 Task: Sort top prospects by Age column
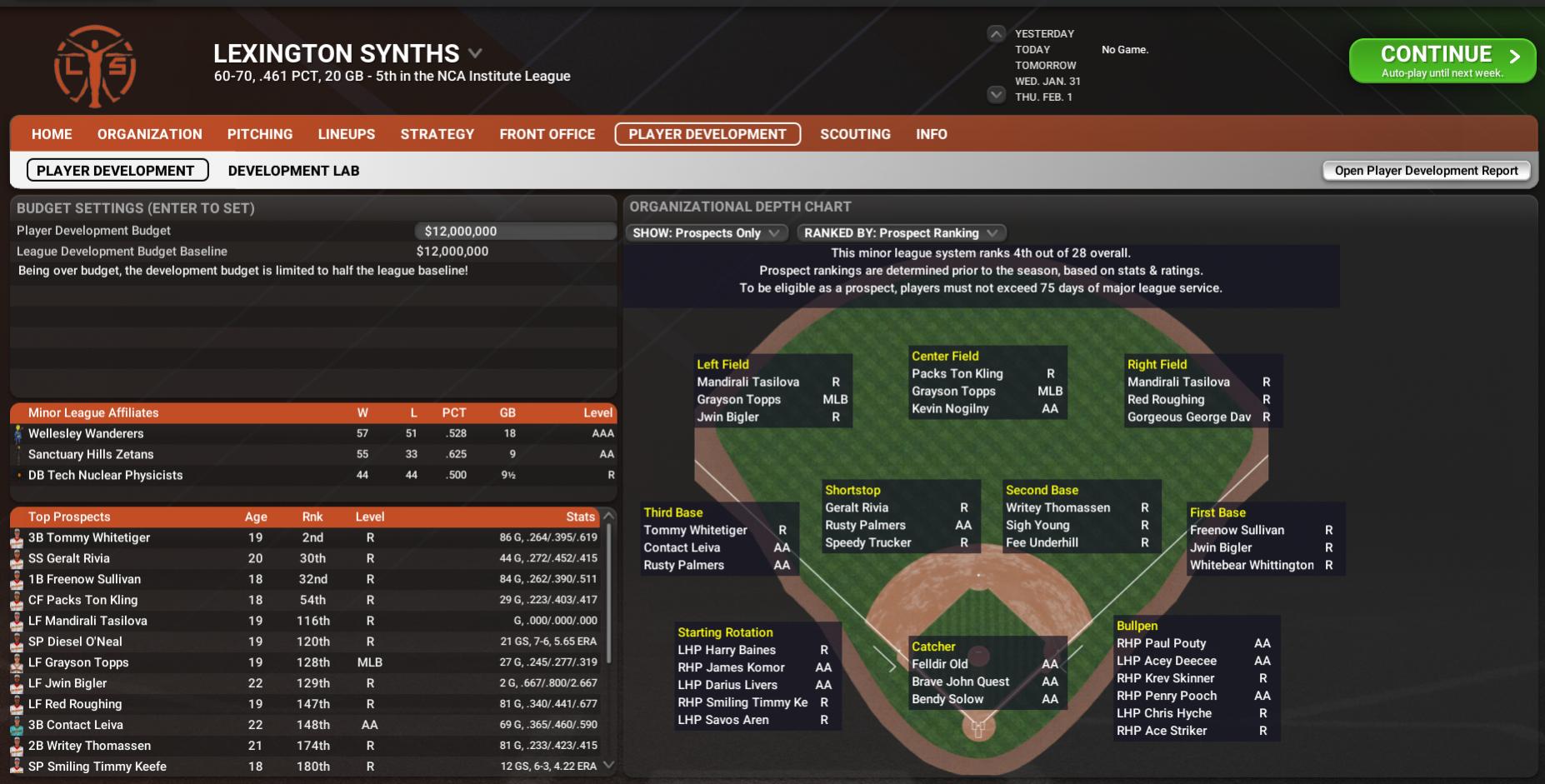pyautogui.click(x=256, y=517)
